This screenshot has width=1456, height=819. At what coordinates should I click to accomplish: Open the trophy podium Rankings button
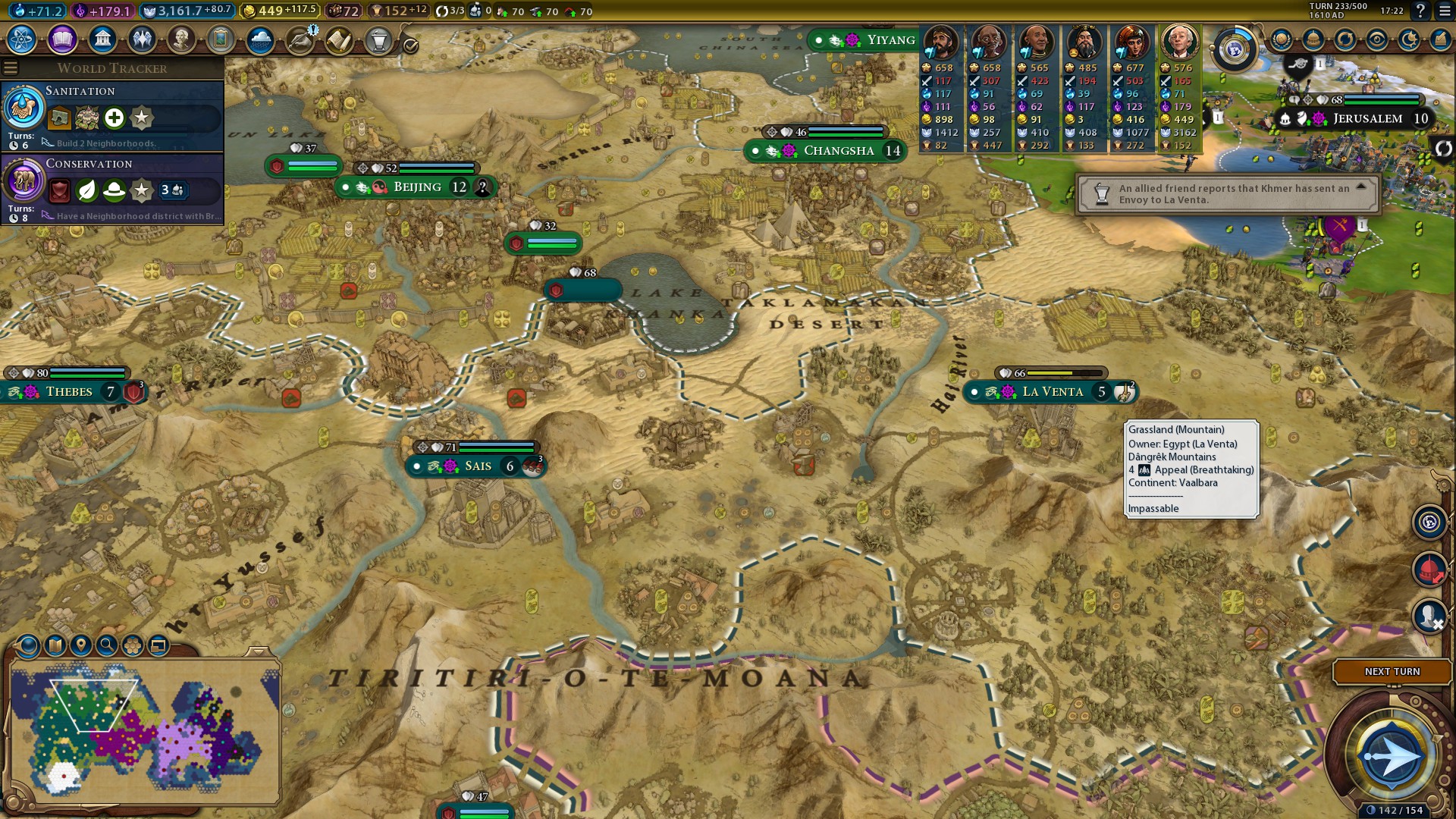(x=378, y=39)
